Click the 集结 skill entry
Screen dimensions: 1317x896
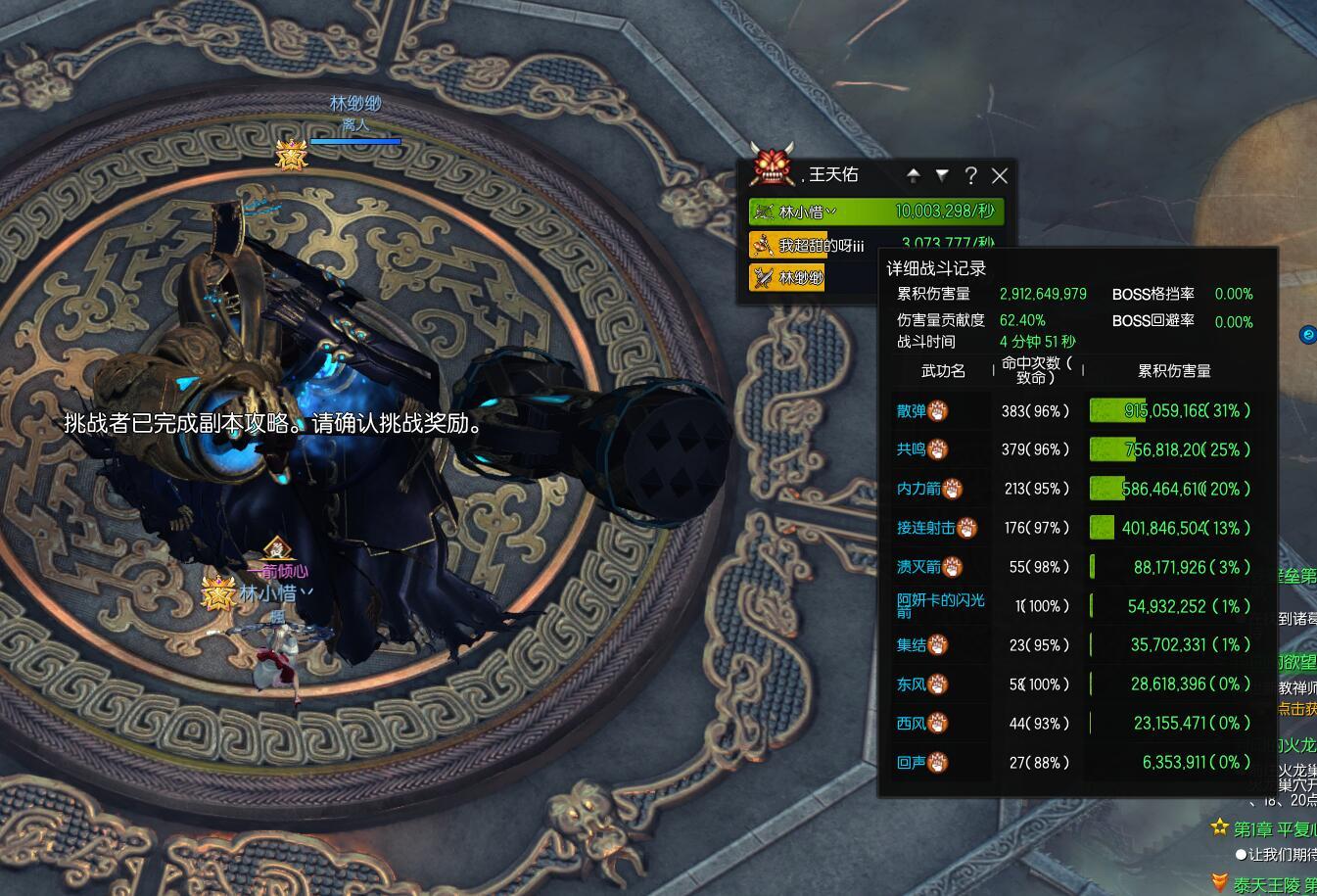point(912,644)
